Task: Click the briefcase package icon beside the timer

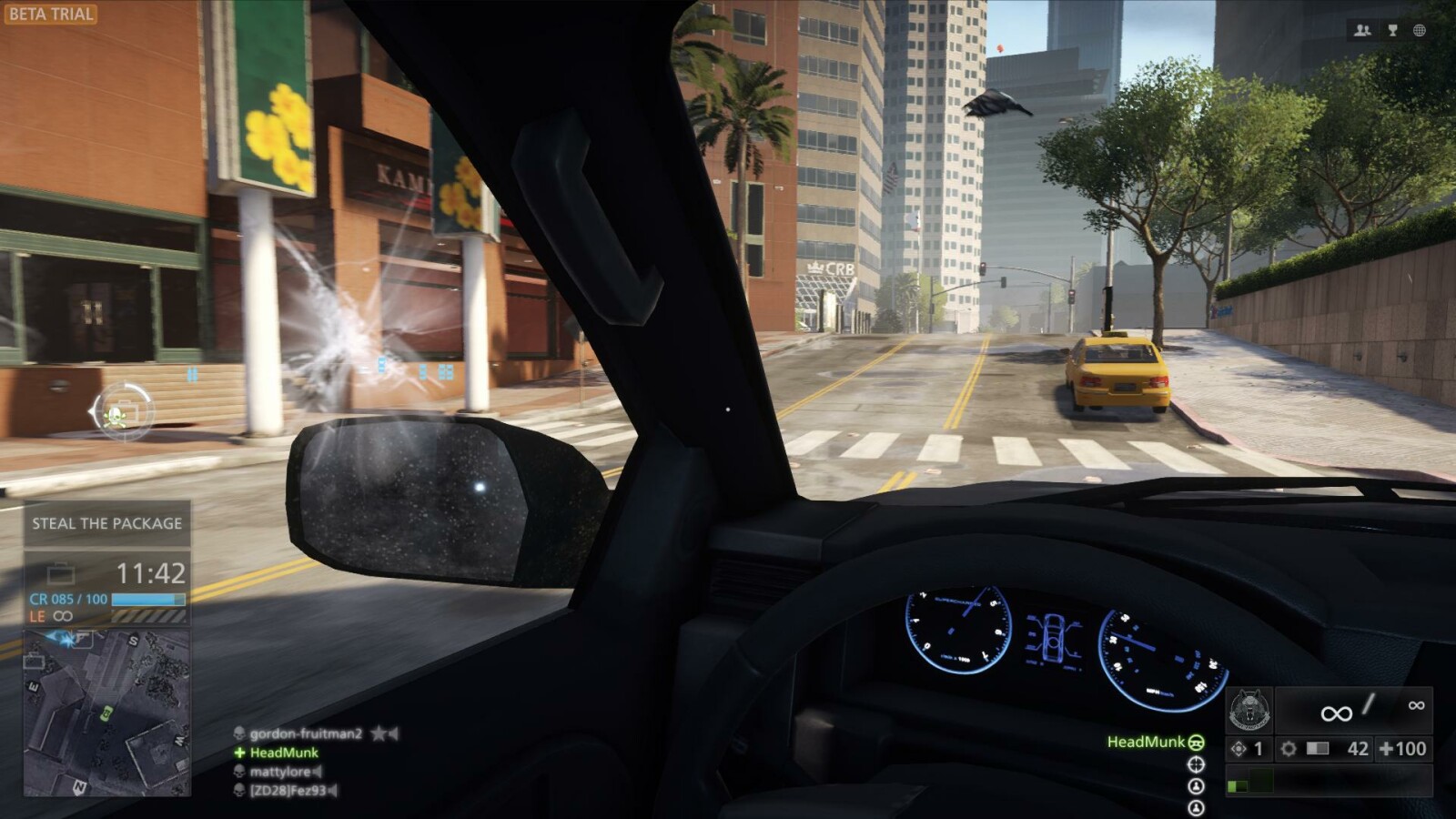Action: coord(61,573)
